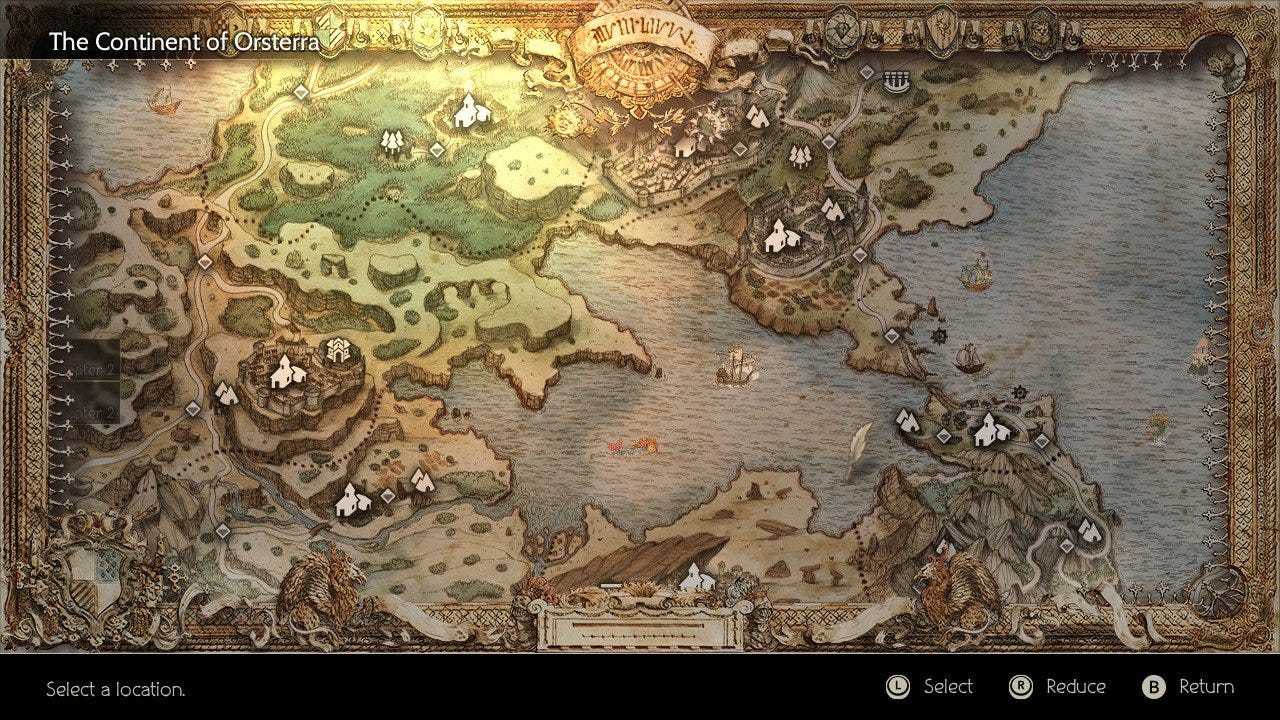Select the church town marker in the green plains
1280x720 pixels.
click(x=466, y=111)
